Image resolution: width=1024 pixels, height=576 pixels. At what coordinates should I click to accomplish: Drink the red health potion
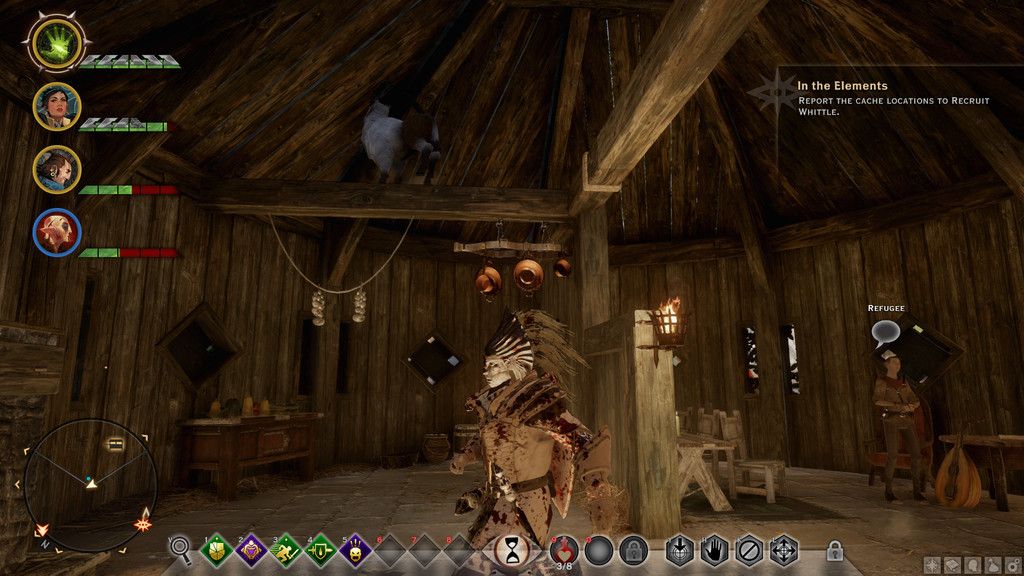coord(564,549)
